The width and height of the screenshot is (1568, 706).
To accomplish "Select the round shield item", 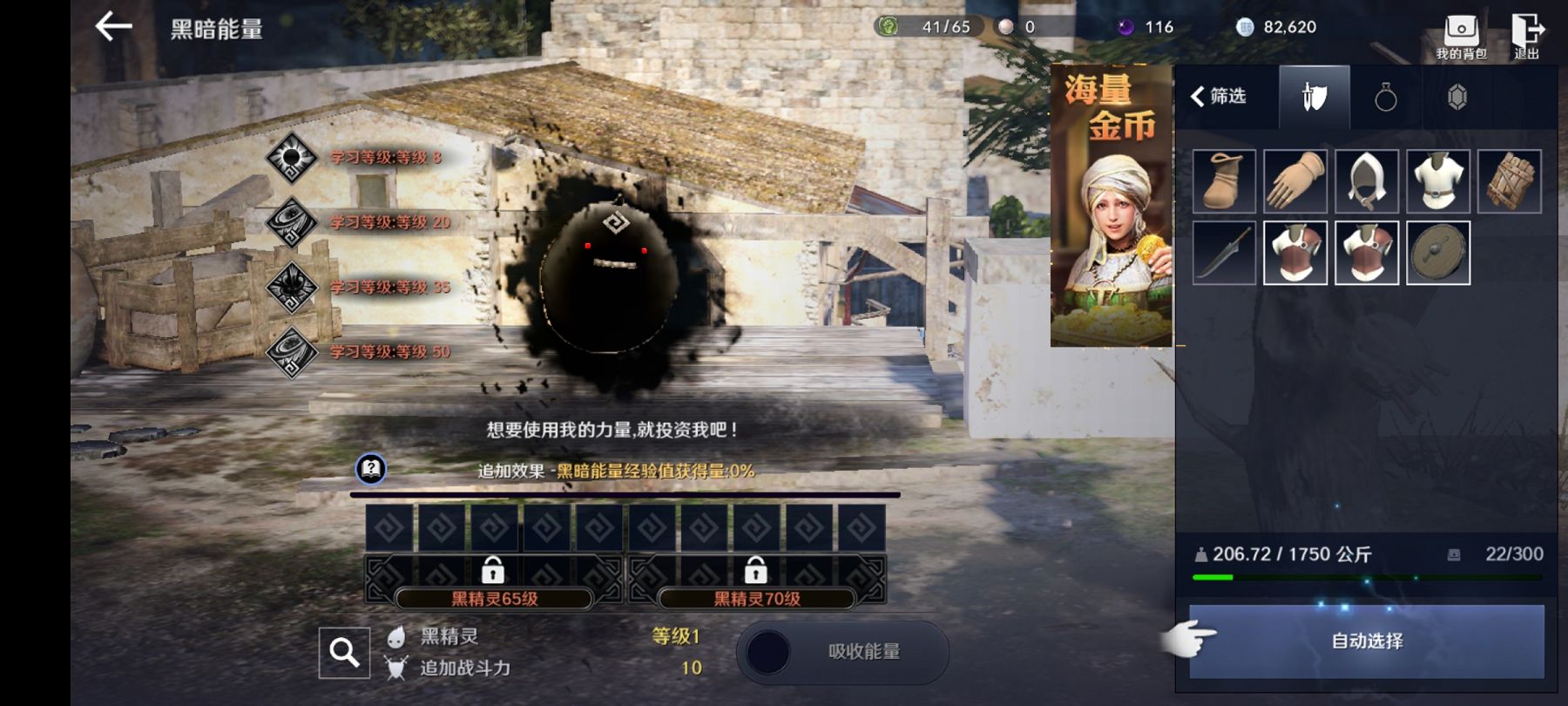I will 1438,253.
